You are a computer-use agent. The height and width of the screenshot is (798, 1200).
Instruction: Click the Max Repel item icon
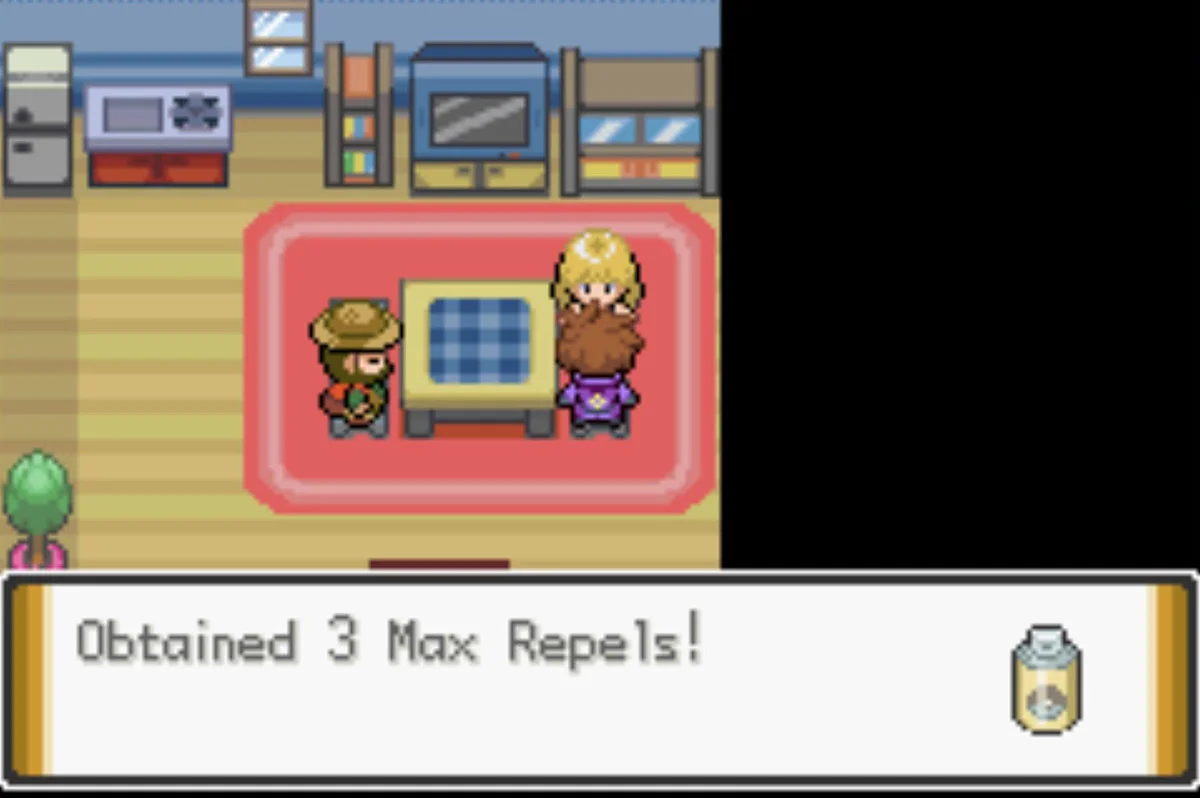1046,679
